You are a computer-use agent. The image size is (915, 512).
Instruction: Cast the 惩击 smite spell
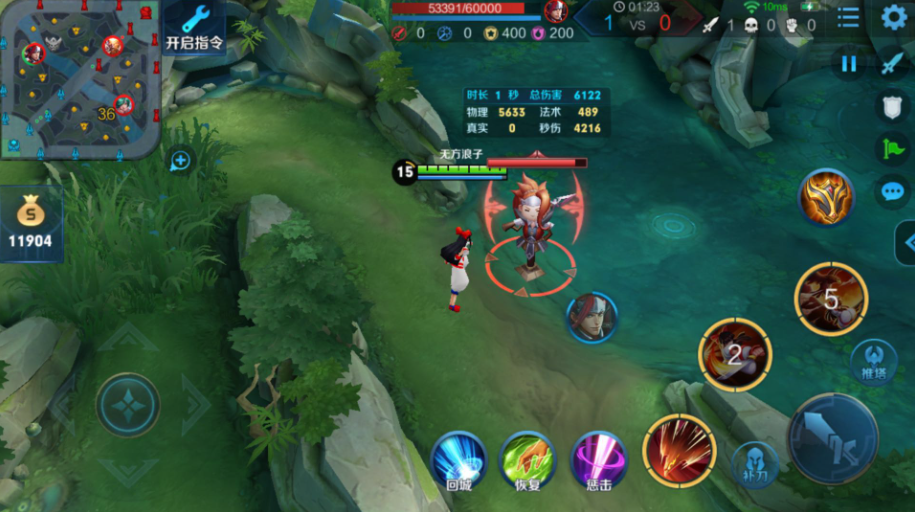pyautogui.click(x=598, y=460)
